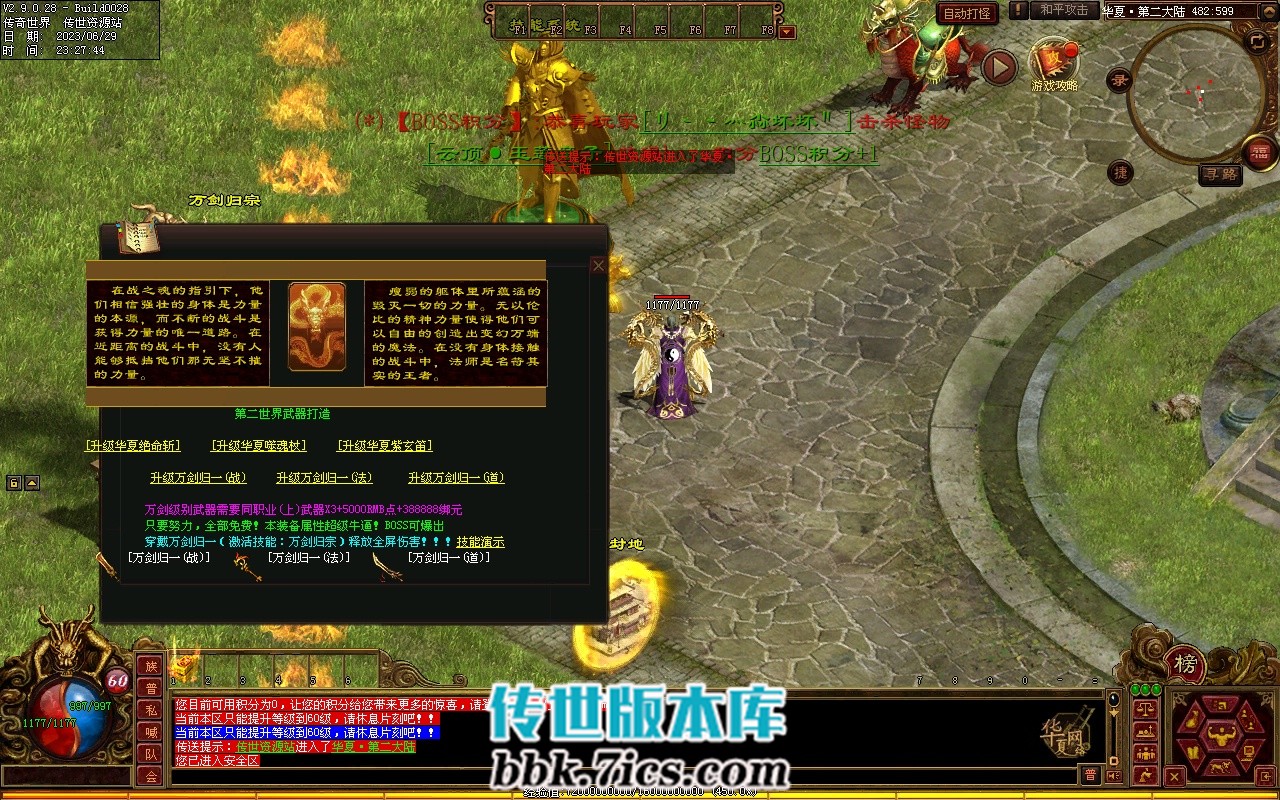This screenshot has width=1280, height=800.
Task: Click the 福 welfare button by minimap
Action: point(1260,152)
